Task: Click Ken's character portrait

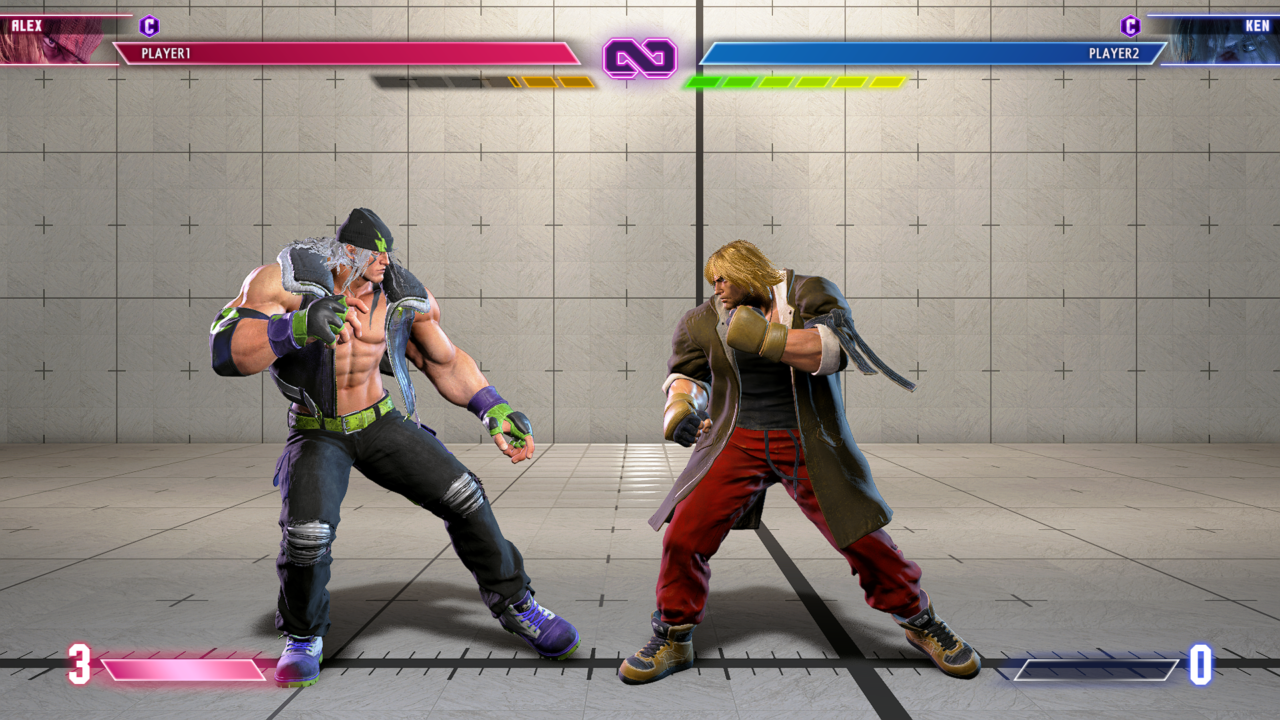Action: (x=1220, y=40)
